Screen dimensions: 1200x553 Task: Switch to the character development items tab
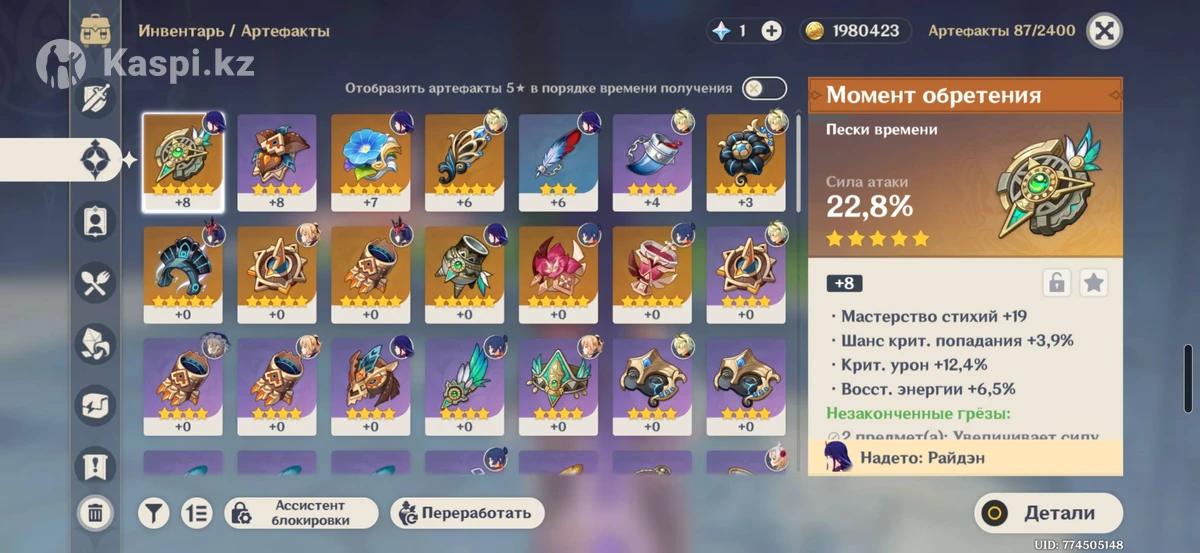click(96, 221)
